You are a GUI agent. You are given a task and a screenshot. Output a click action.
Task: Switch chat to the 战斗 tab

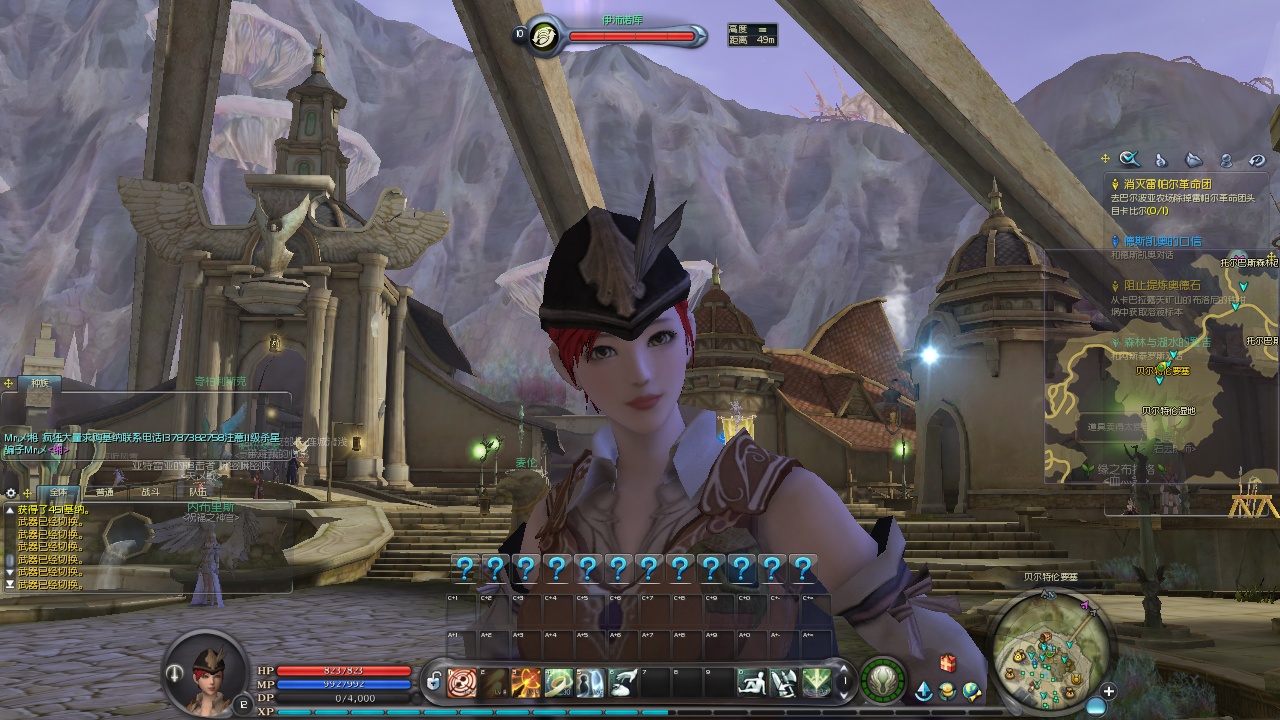pos(150,492)
